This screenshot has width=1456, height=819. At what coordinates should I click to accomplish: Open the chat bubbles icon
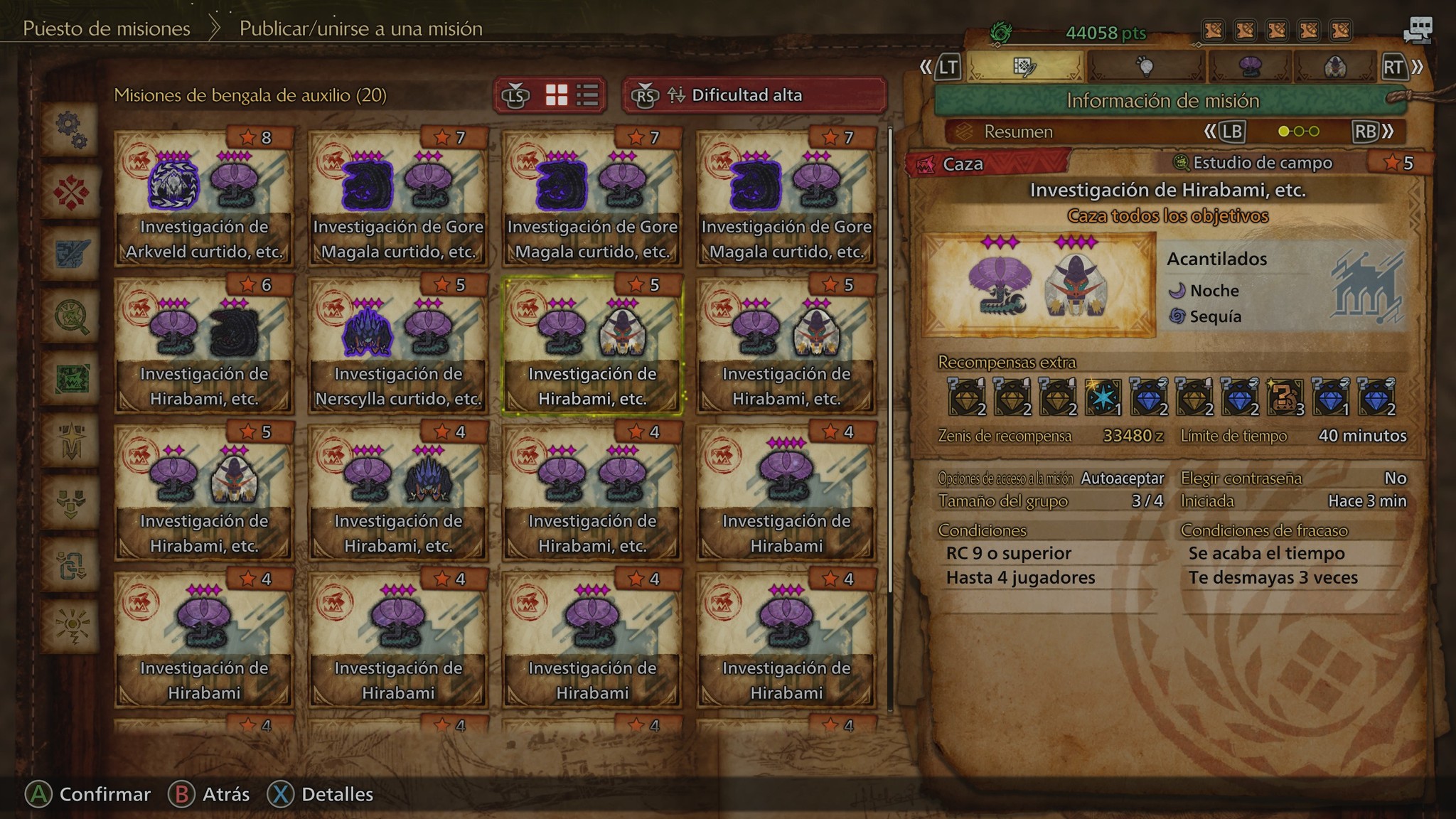pyautogui.click(x=1418, y=30)
